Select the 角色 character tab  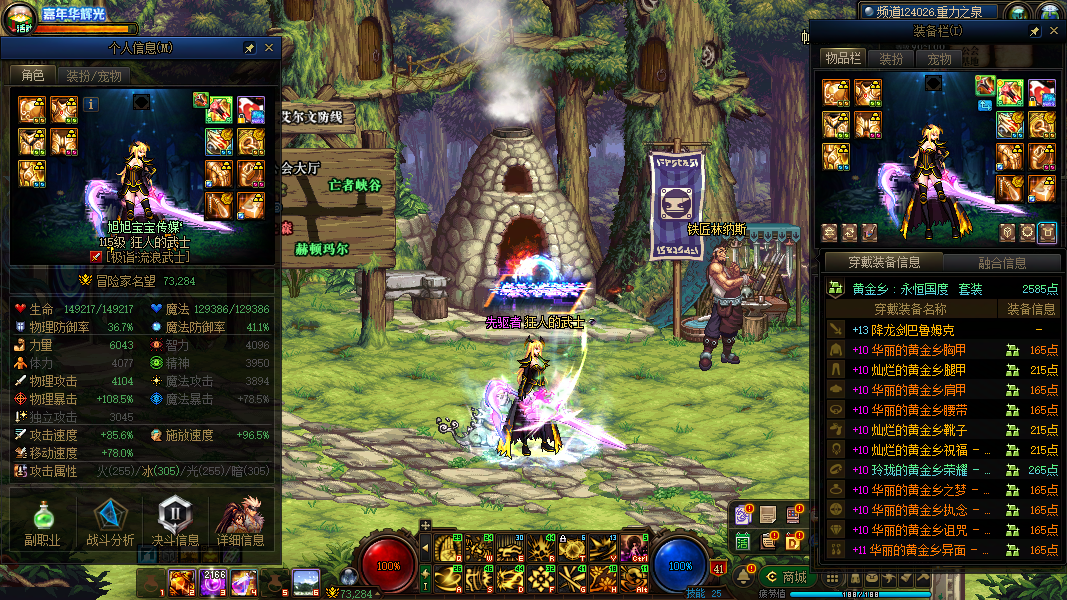(x=33, y=76)
